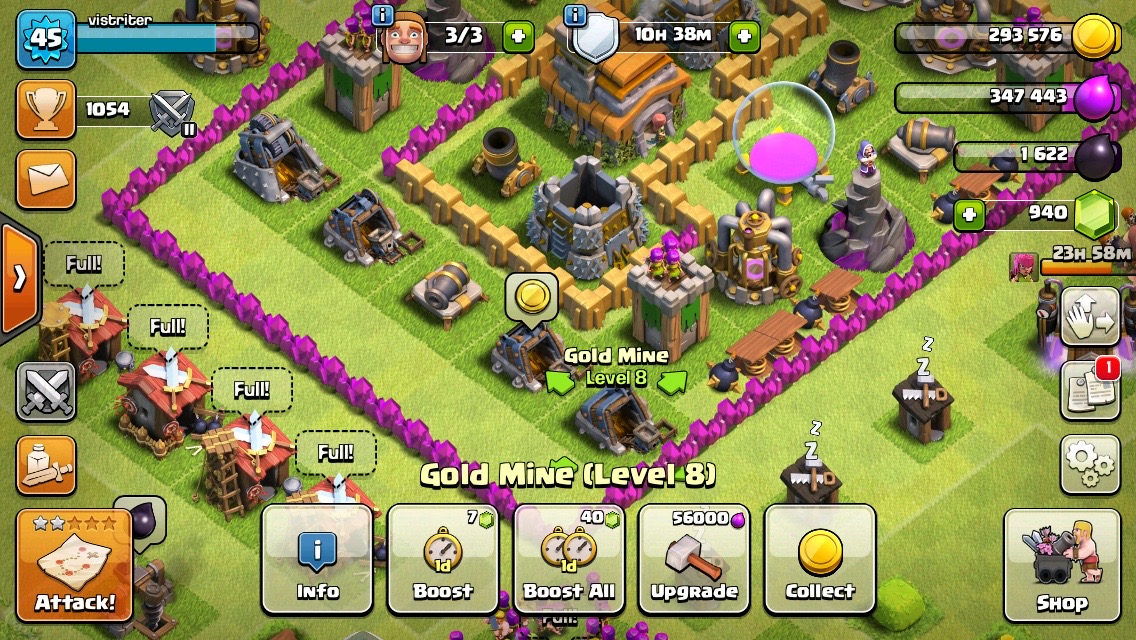Add builders with the green plus
1136x640 pixels.
coord(517,38)
